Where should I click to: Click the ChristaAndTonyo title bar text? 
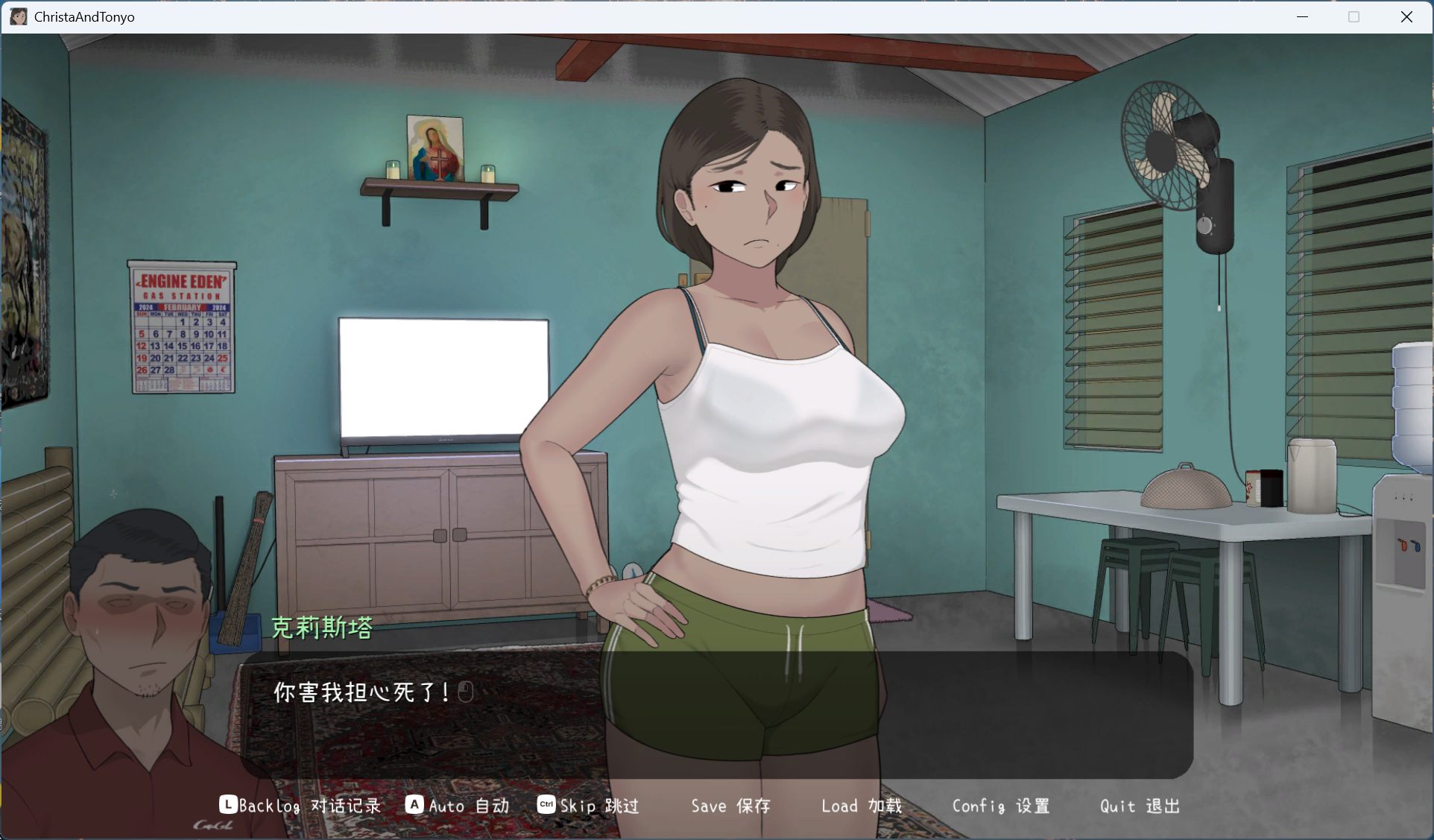pos(83,16)
